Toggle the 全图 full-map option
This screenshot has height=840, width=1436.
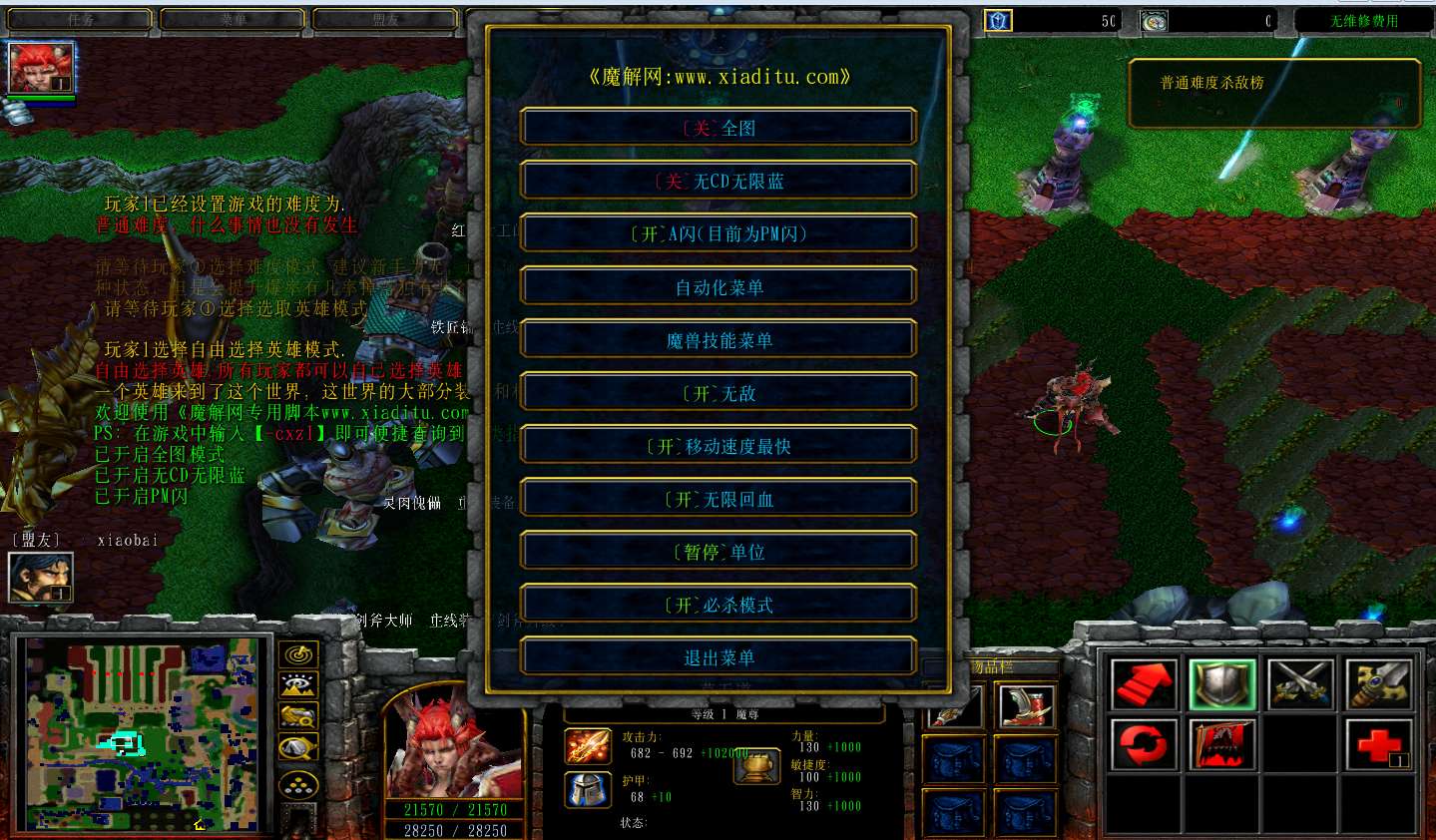click(718, 128)
